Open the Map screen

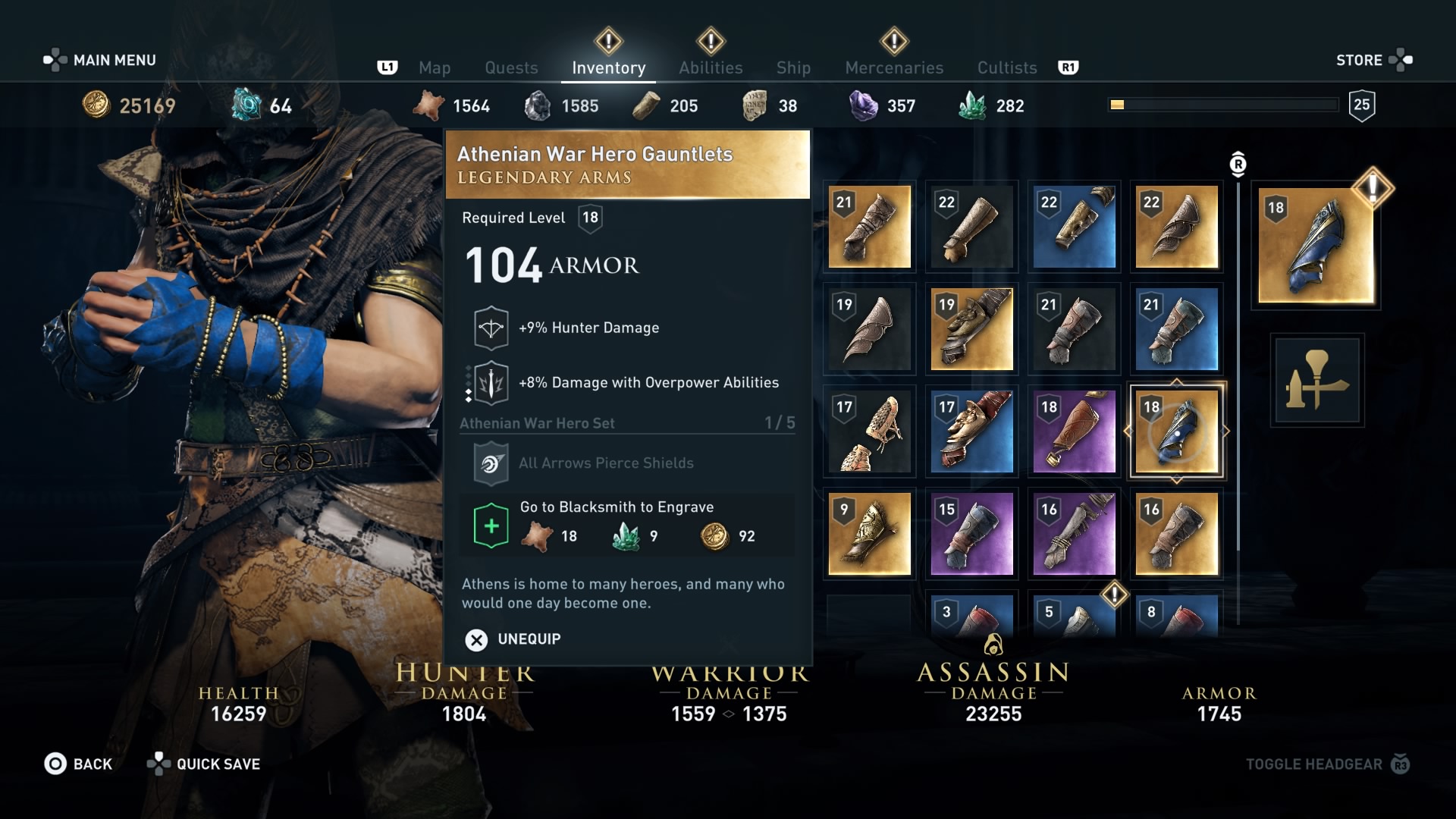434,67
